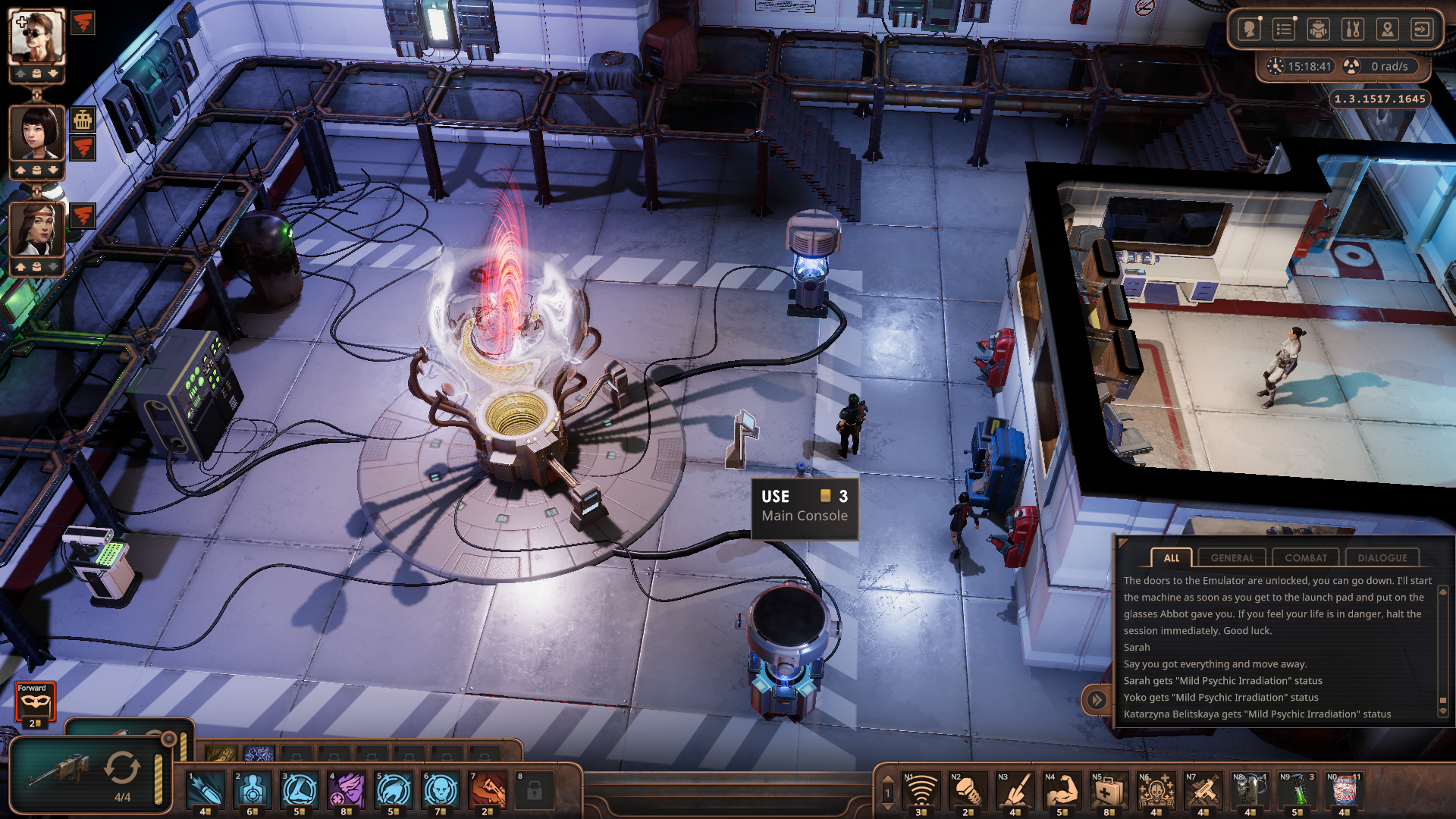Switch log to the General tab

pos(1232,557)
